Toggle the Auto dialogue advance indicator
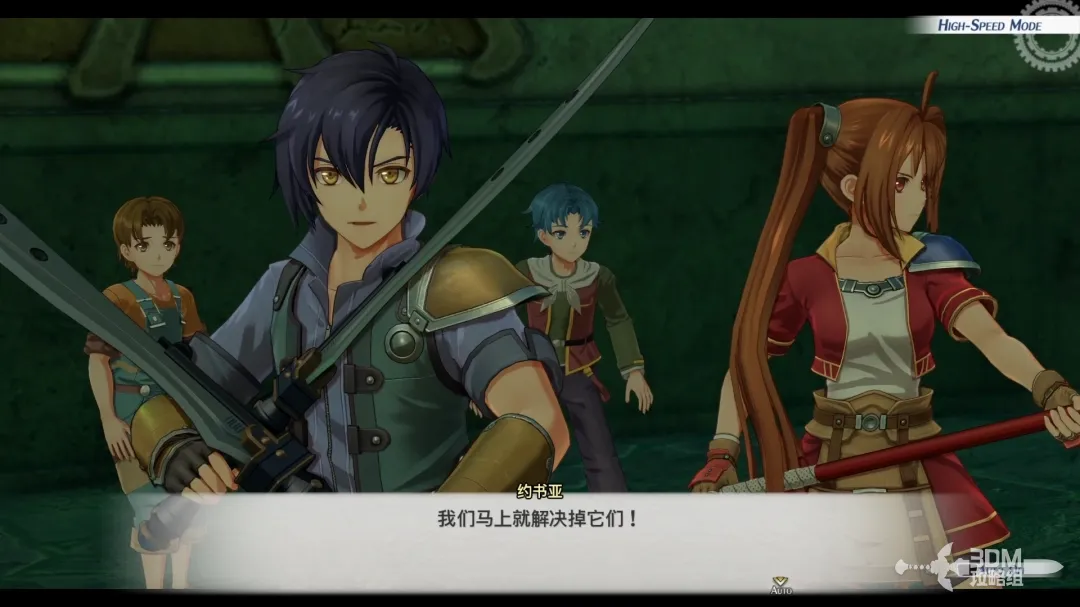The height and width of the screenshot is (607, 1080). [780, 585]
